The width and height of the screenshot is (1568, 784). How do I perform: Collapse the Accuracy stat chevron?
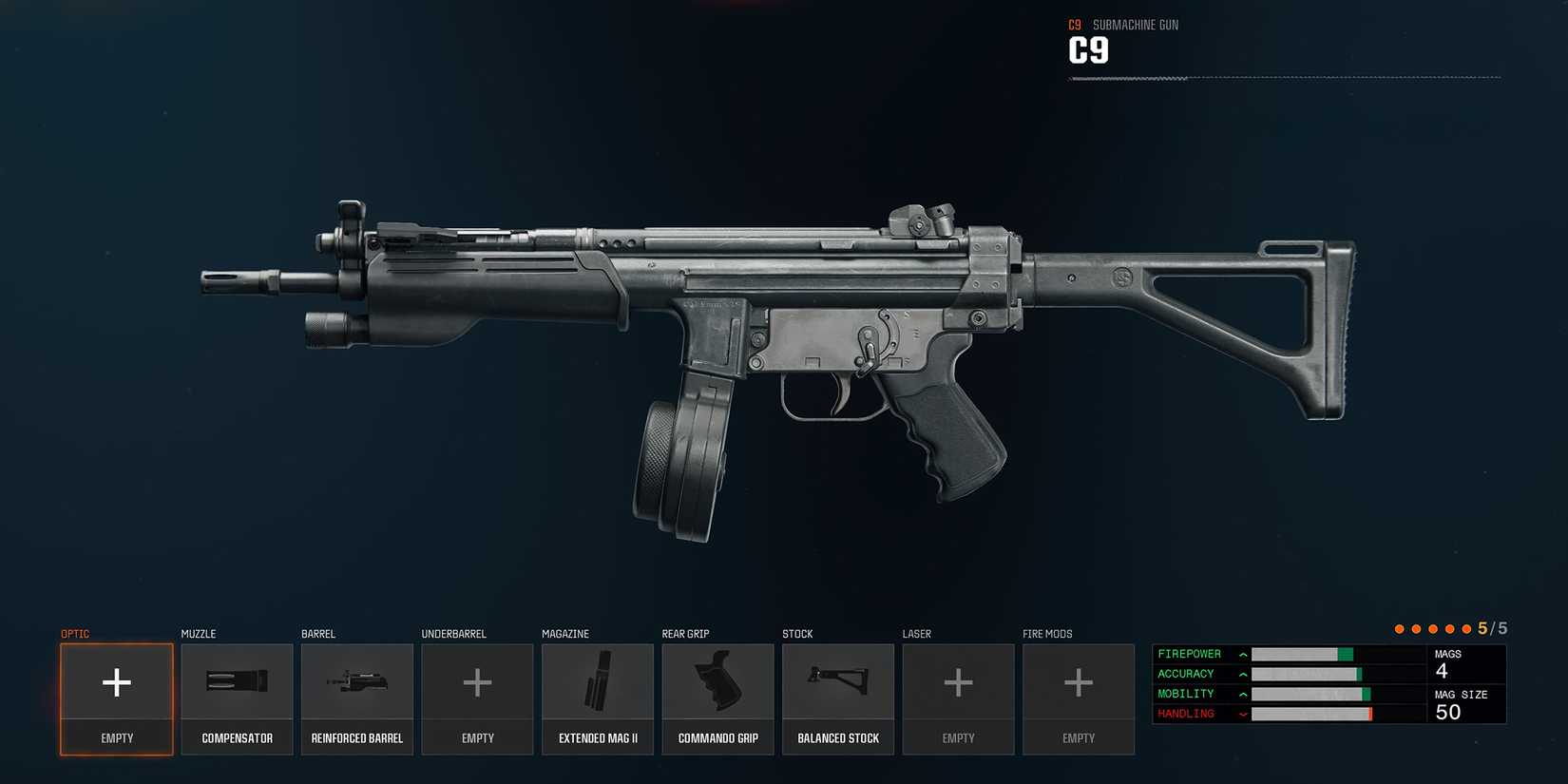point(1242,674)
